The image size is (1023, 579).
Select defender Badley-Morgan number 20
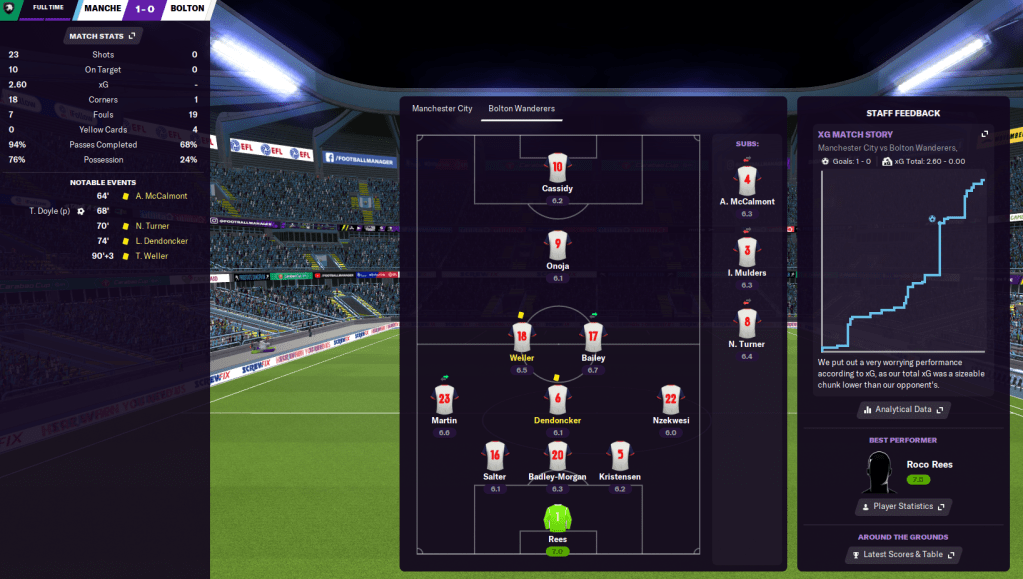[557, 456]
